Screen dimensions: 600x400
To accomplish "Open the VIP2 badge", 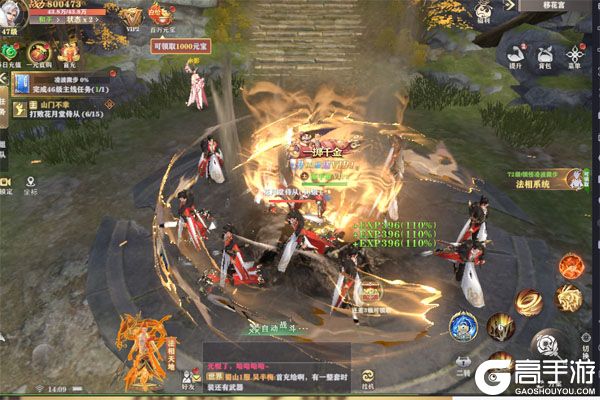I will click(x=130, y=16).
